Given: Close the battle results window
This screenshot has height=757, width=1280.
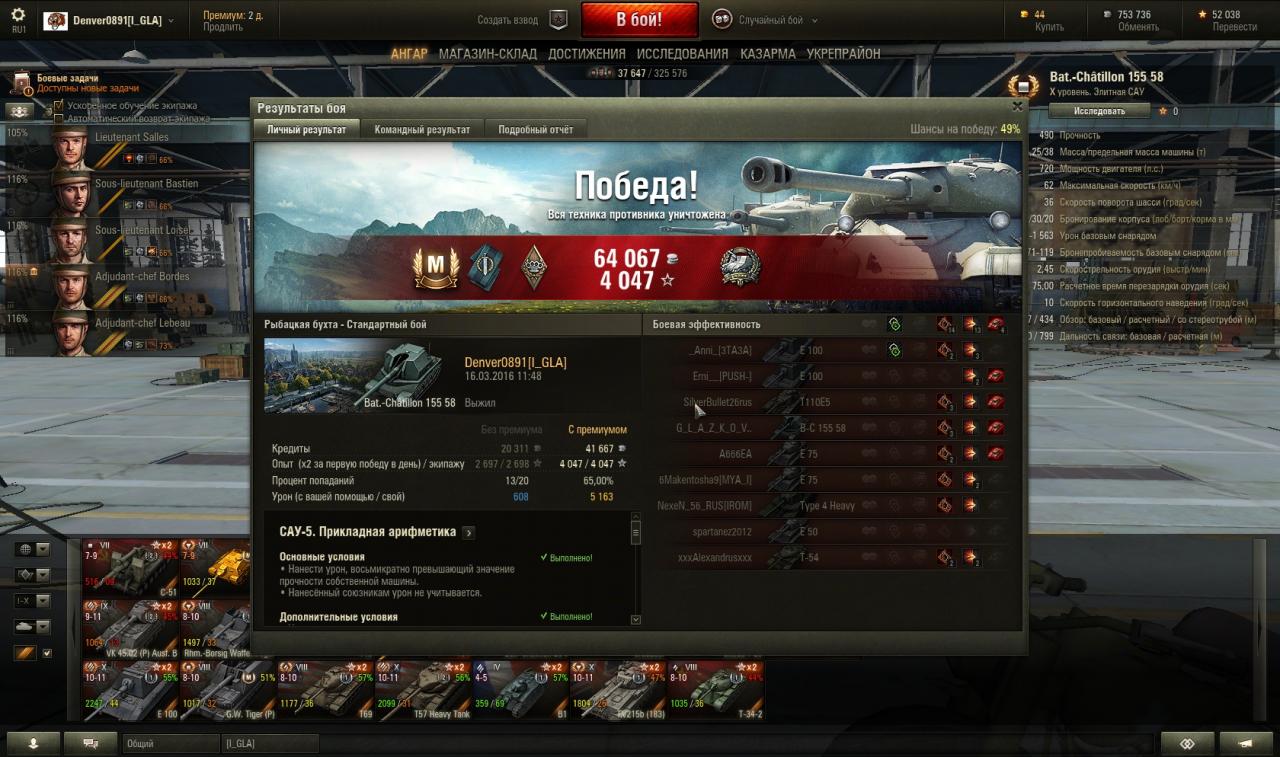Looking at the screenshot, I should (x=1017, y=106).
